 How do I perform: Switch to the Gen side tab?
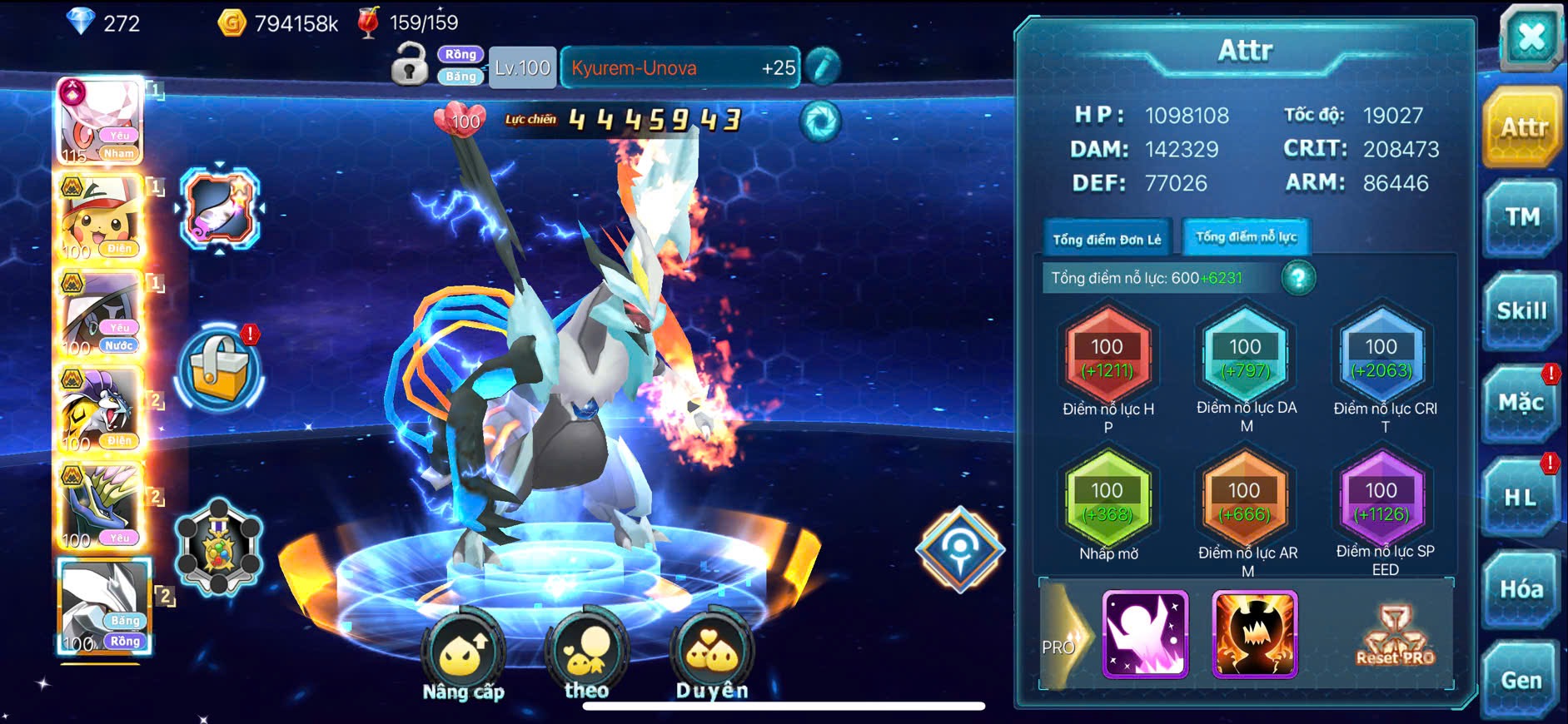(1521, 680)
